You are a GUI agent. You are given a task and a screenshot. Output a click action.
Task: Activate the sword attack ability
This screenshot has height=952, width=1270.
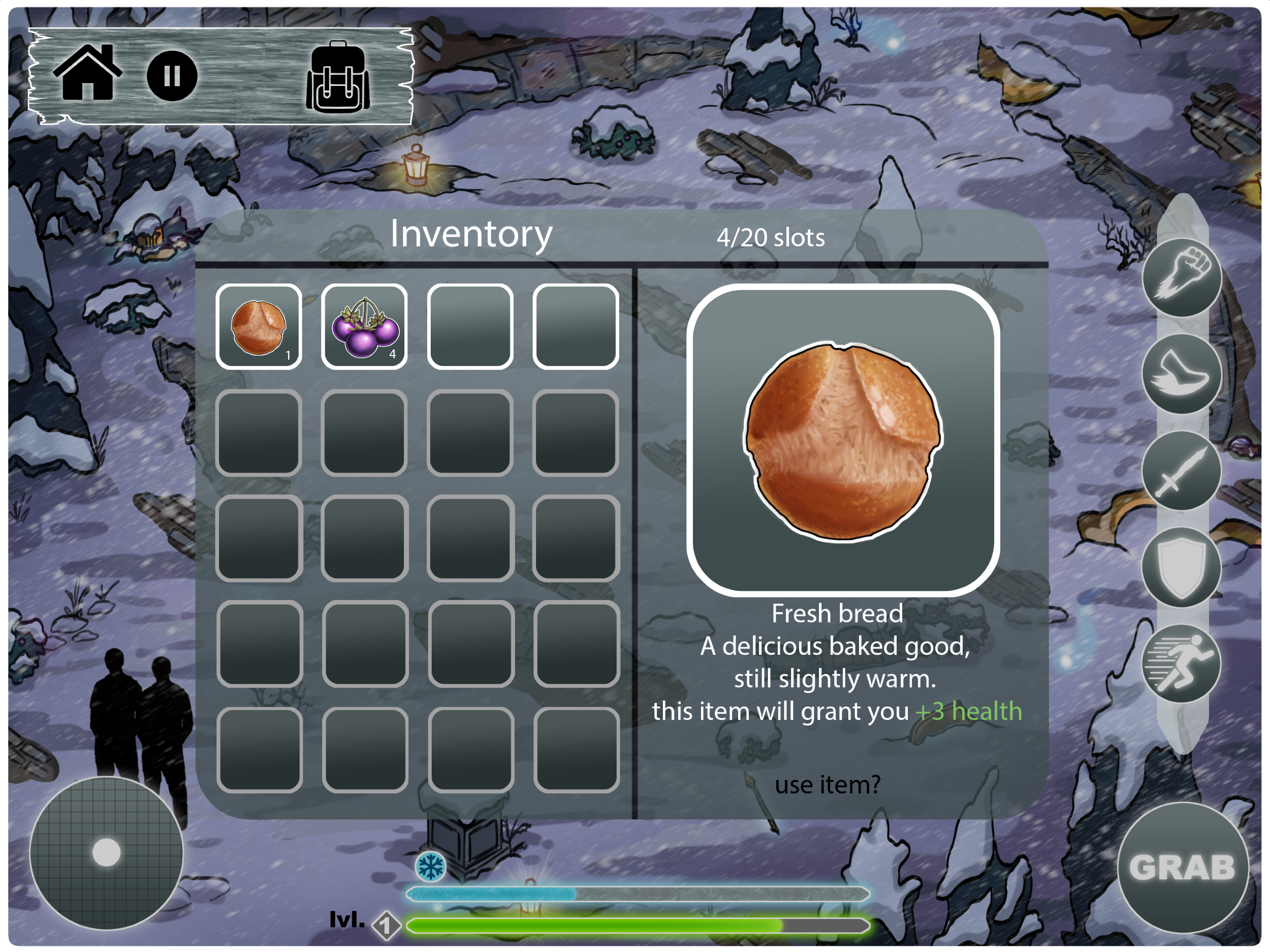[1182, 471]
